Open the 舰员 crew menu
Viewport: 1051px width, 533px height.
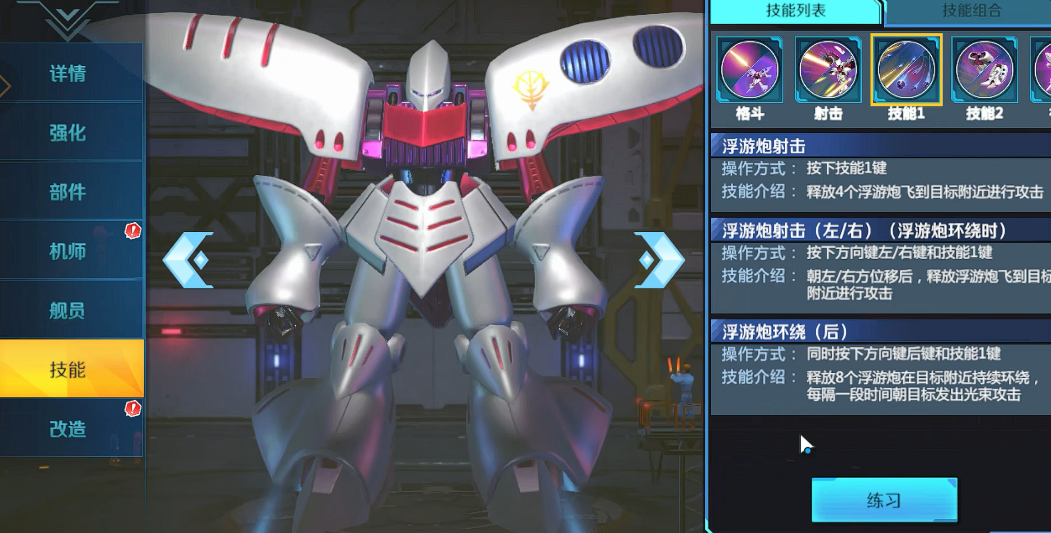click(x=68, y=310)
